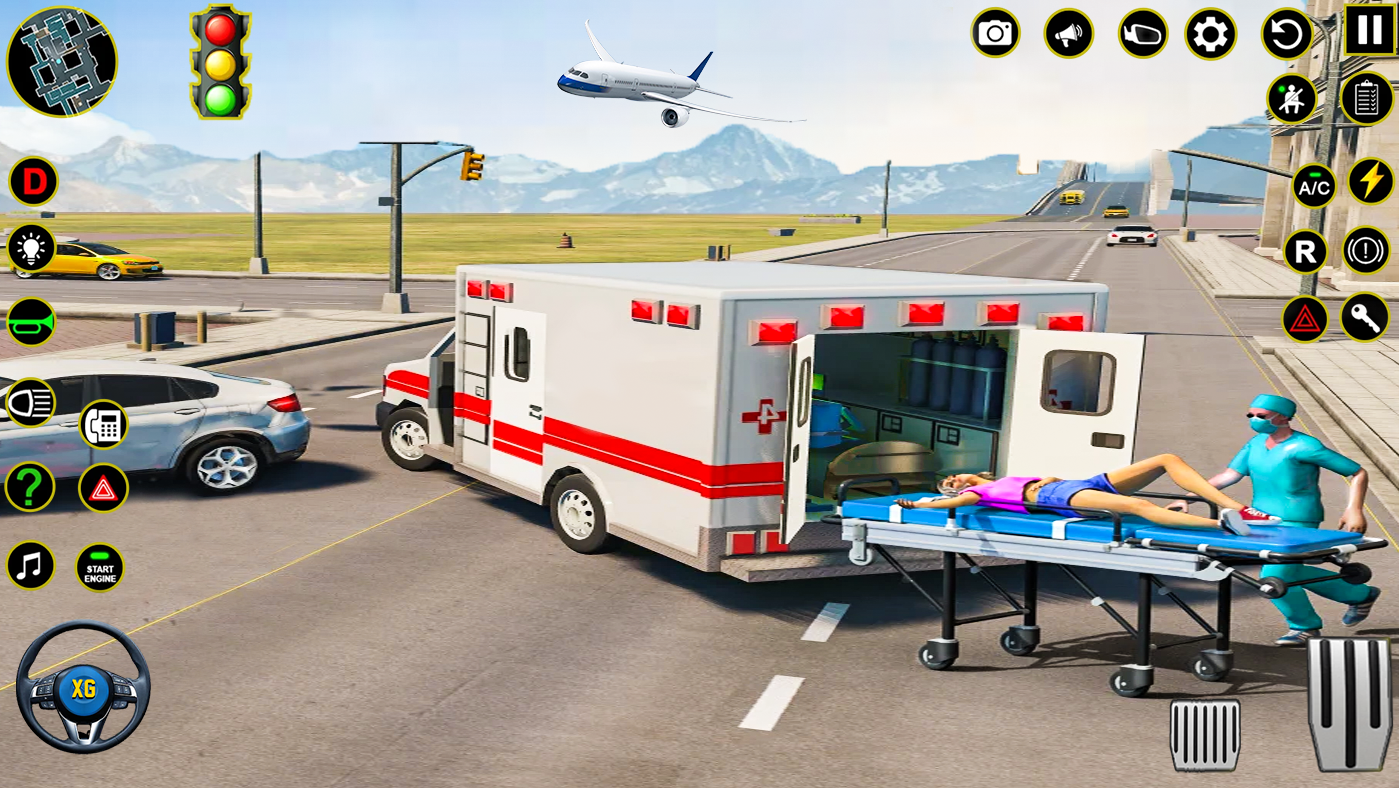Honk the horn

[31, 322]
